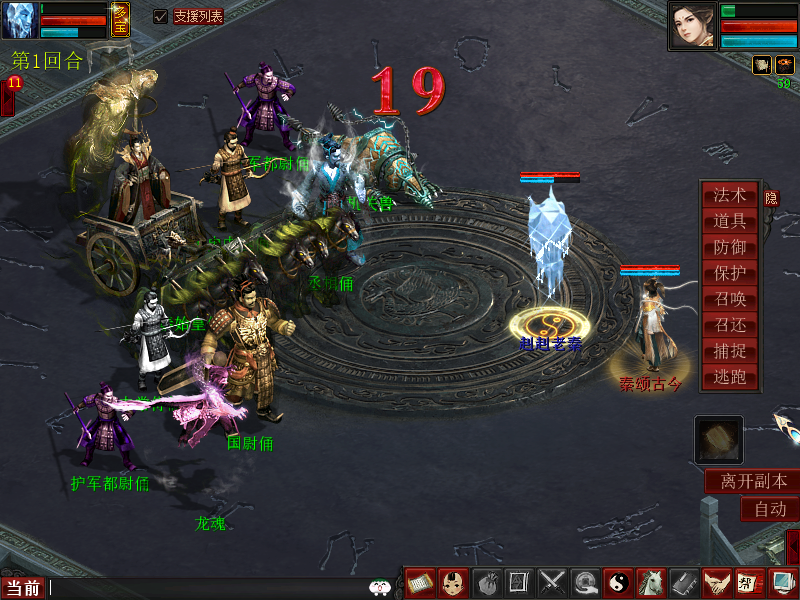Enable 自动 auto battle
This screenshot has height=600, width=800.
tap(769, 509)
